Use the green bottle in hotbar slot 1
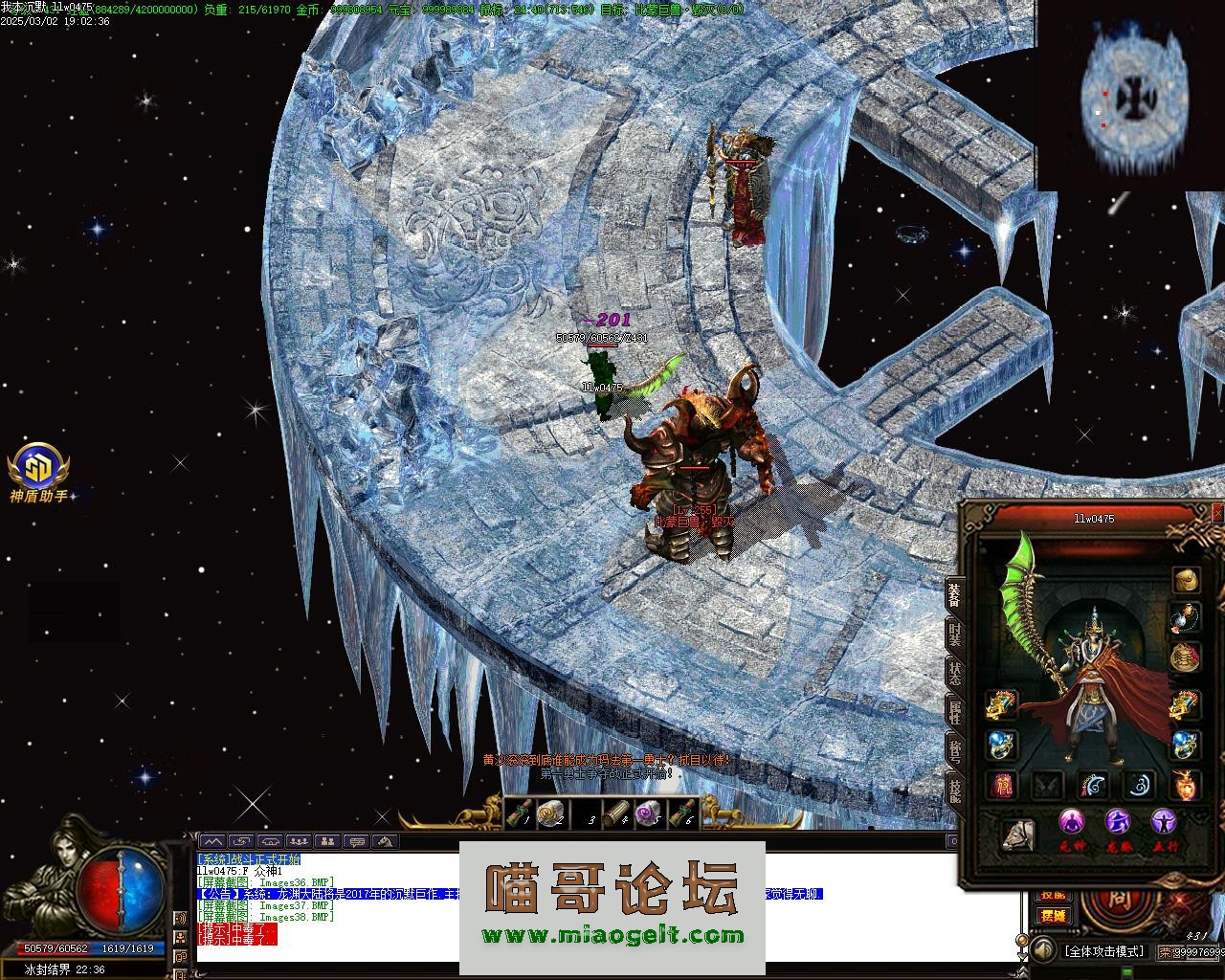This screenshot has width=1225, height=980. [x=520, y=813]
